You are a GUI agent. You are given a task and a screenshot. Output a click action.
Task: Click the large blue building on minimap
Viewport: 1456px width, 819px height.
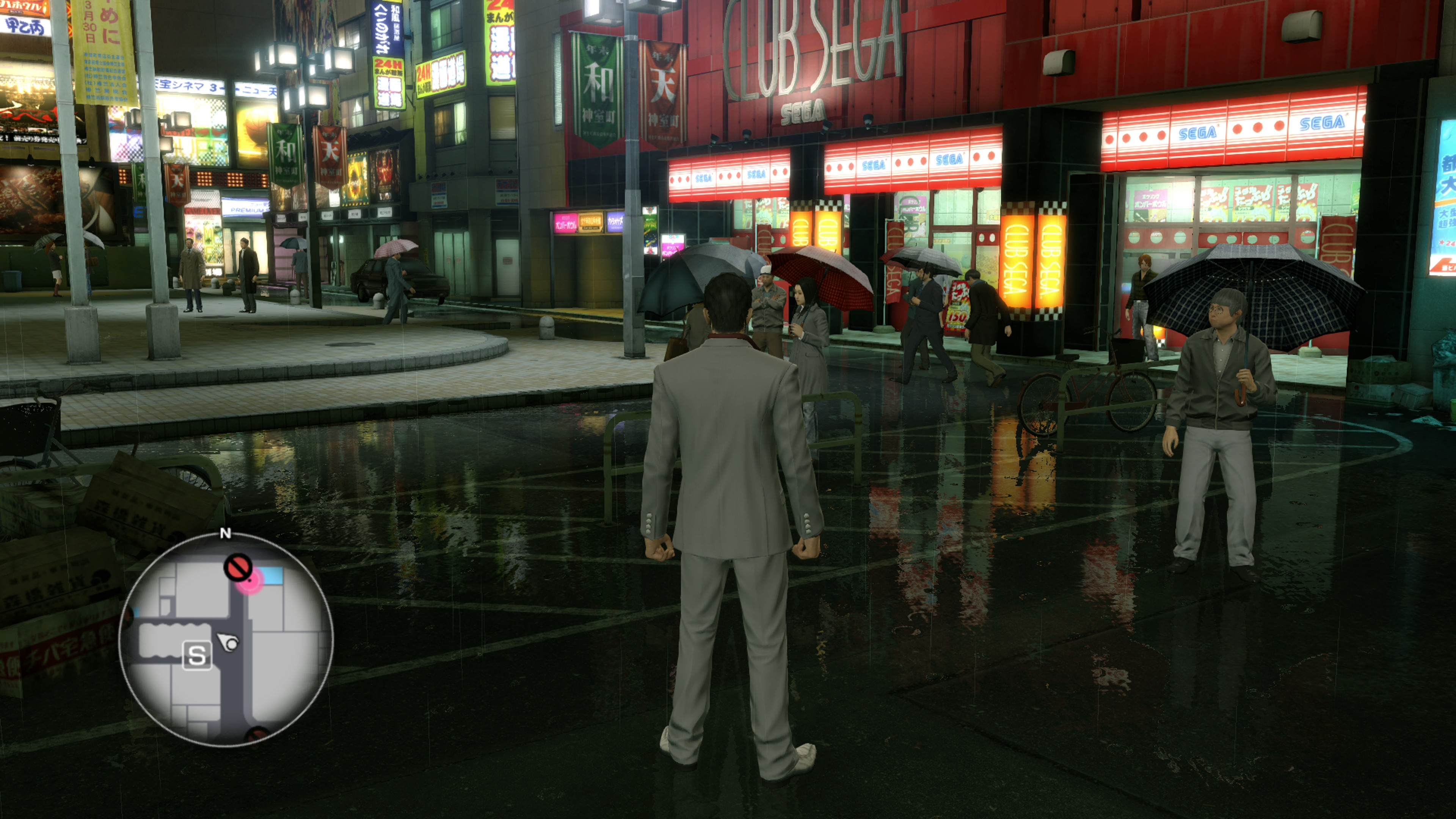point(271,576)
